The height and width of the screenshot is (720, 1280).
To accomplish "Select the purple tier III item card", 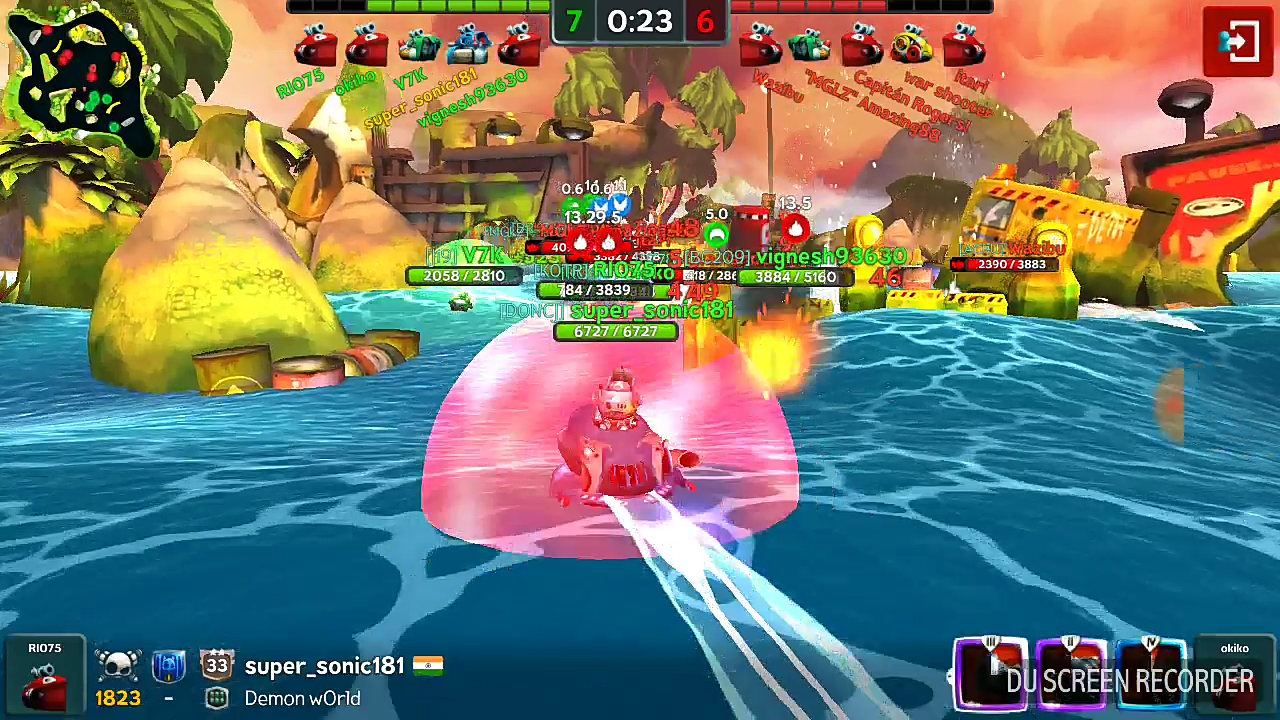I will coord(990,673).
